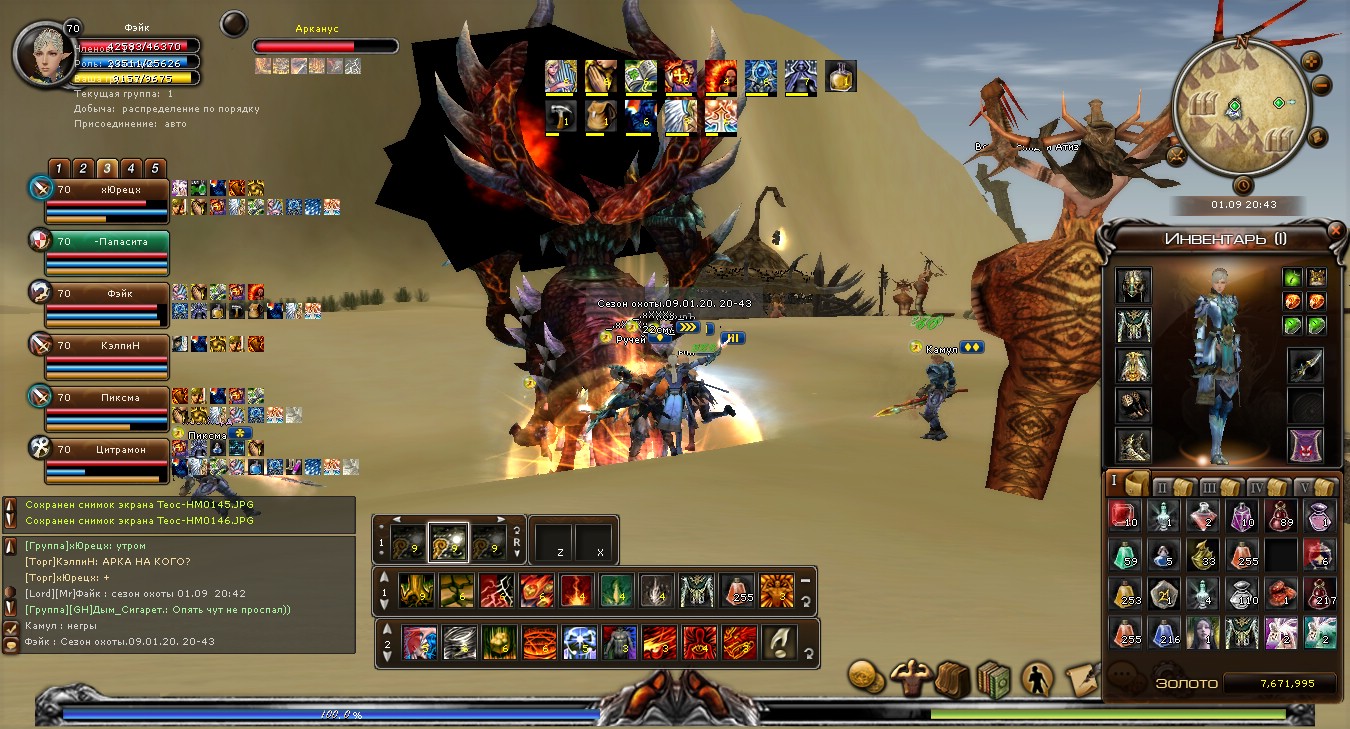
Task: Open inventory bag tab V
Action: pos(1317,487)
